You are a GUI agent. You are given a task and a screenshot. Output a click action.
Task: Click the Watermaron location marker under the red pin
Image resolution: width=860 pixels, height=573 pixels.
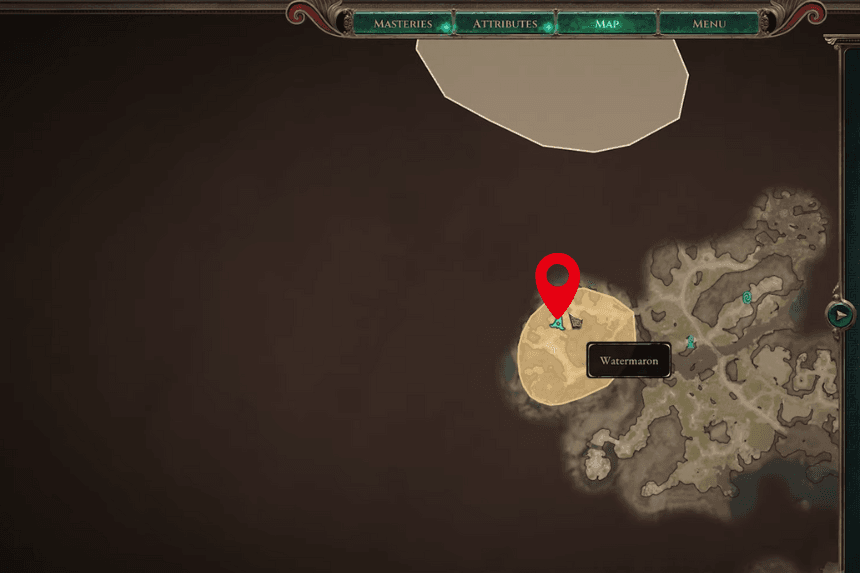[558, 323]
